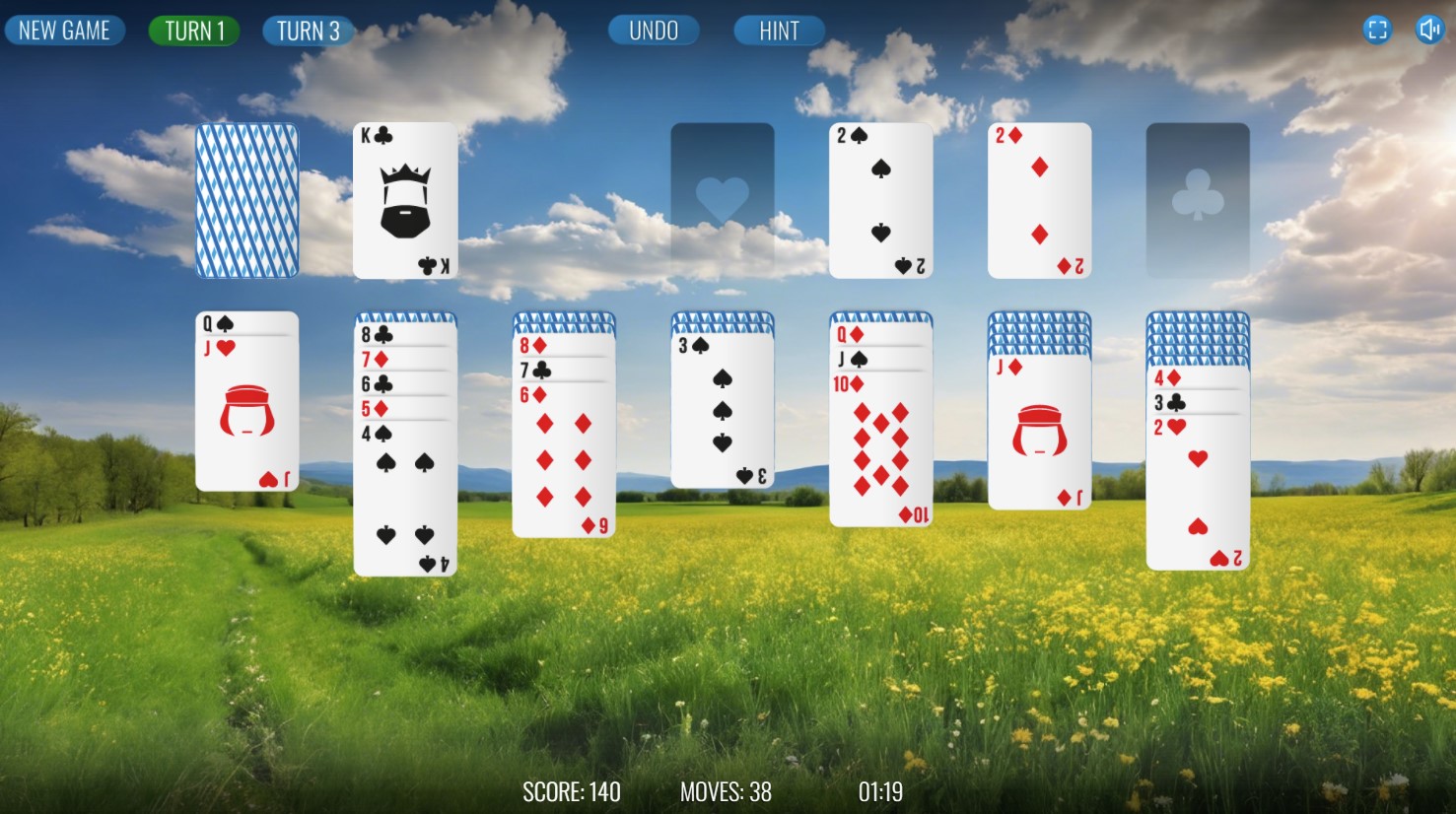Enter fullscreen mode
This screenshot has width=1456, height=814.
pyautogui.click(x=1377, y=30)
